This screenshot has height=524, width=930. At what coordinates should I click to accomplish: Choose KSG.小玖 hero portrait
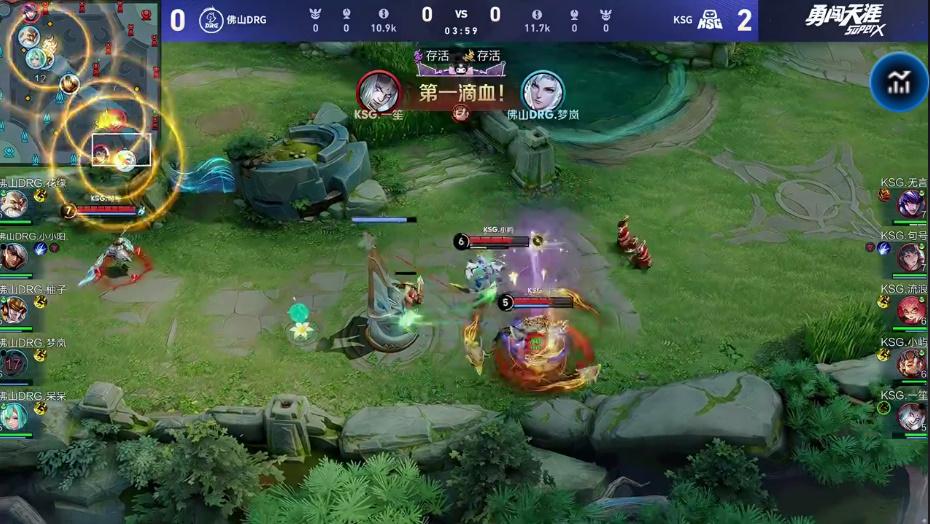click(911, 363)
